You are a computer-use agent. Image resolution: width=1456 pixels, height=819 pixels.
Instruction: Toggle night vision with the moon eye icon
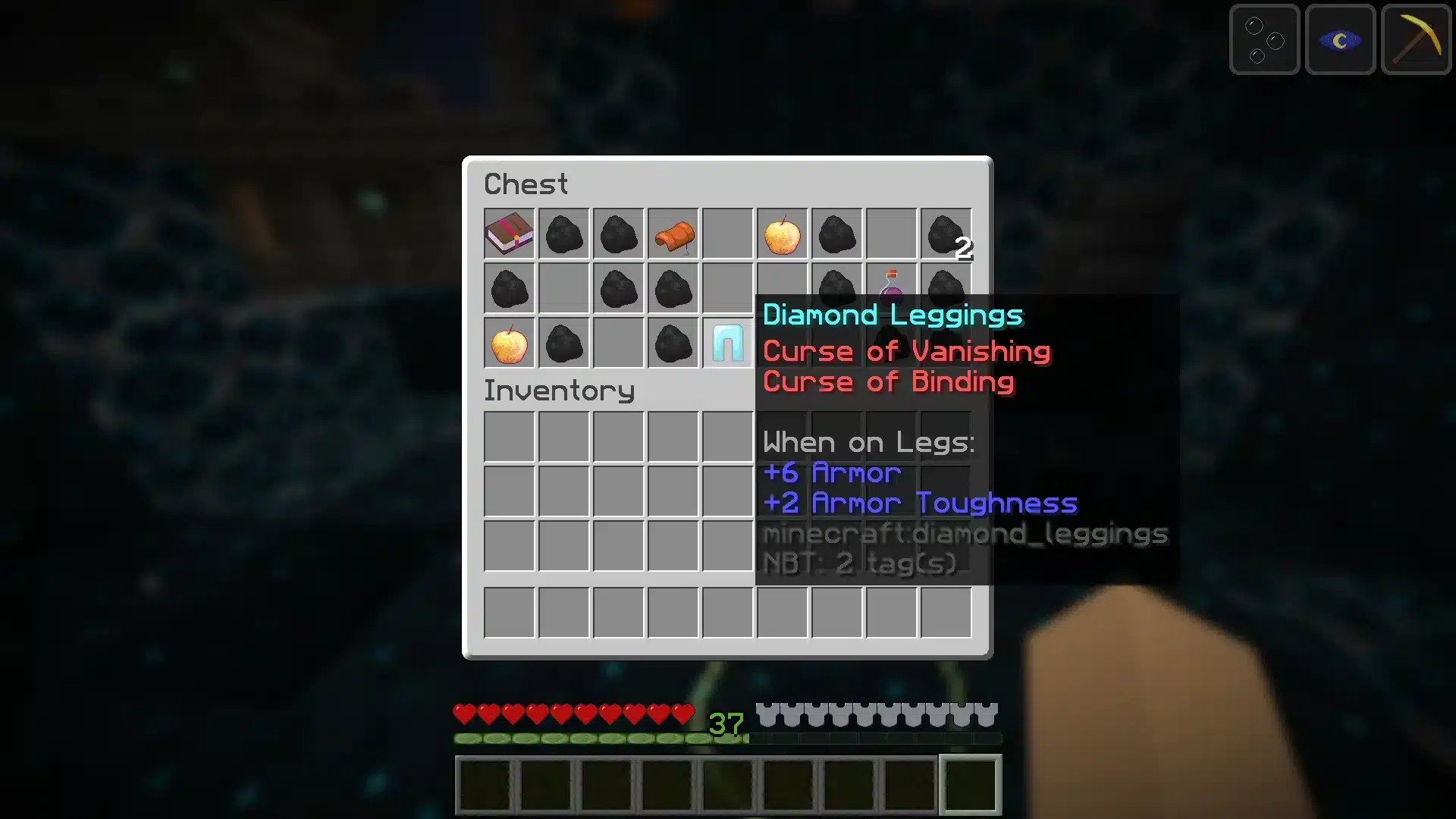(1339, 39)
